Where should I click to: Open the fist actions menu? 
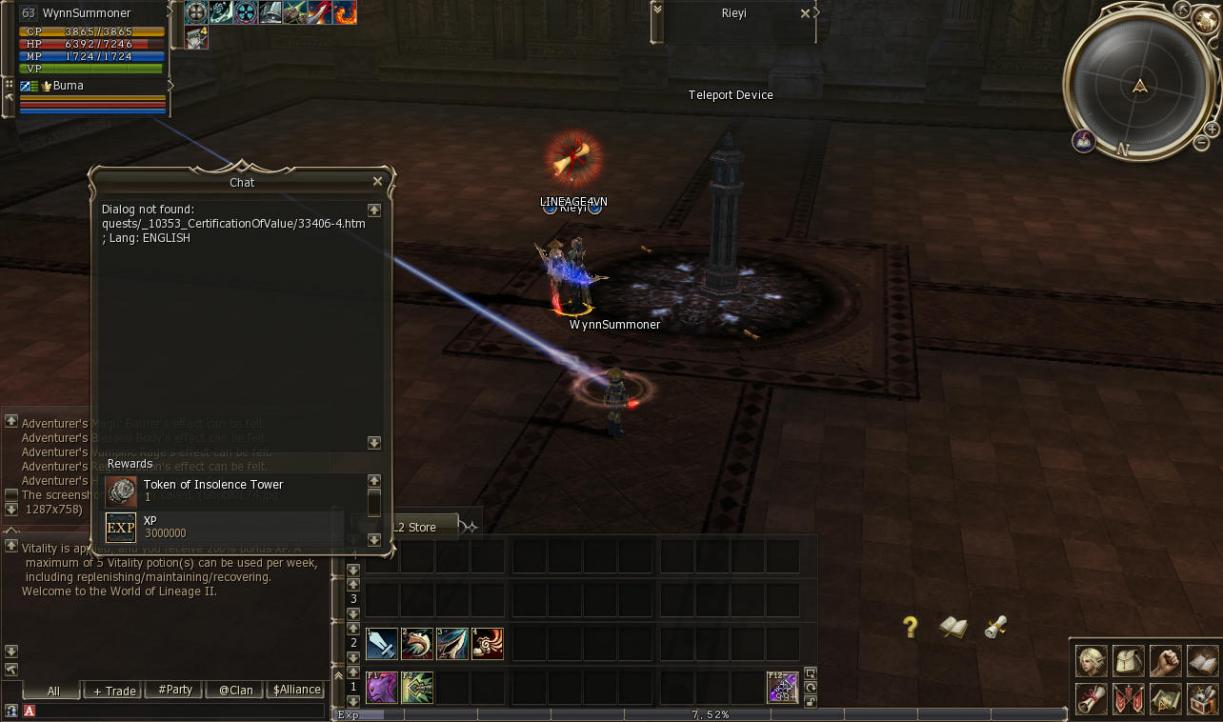1165,661
